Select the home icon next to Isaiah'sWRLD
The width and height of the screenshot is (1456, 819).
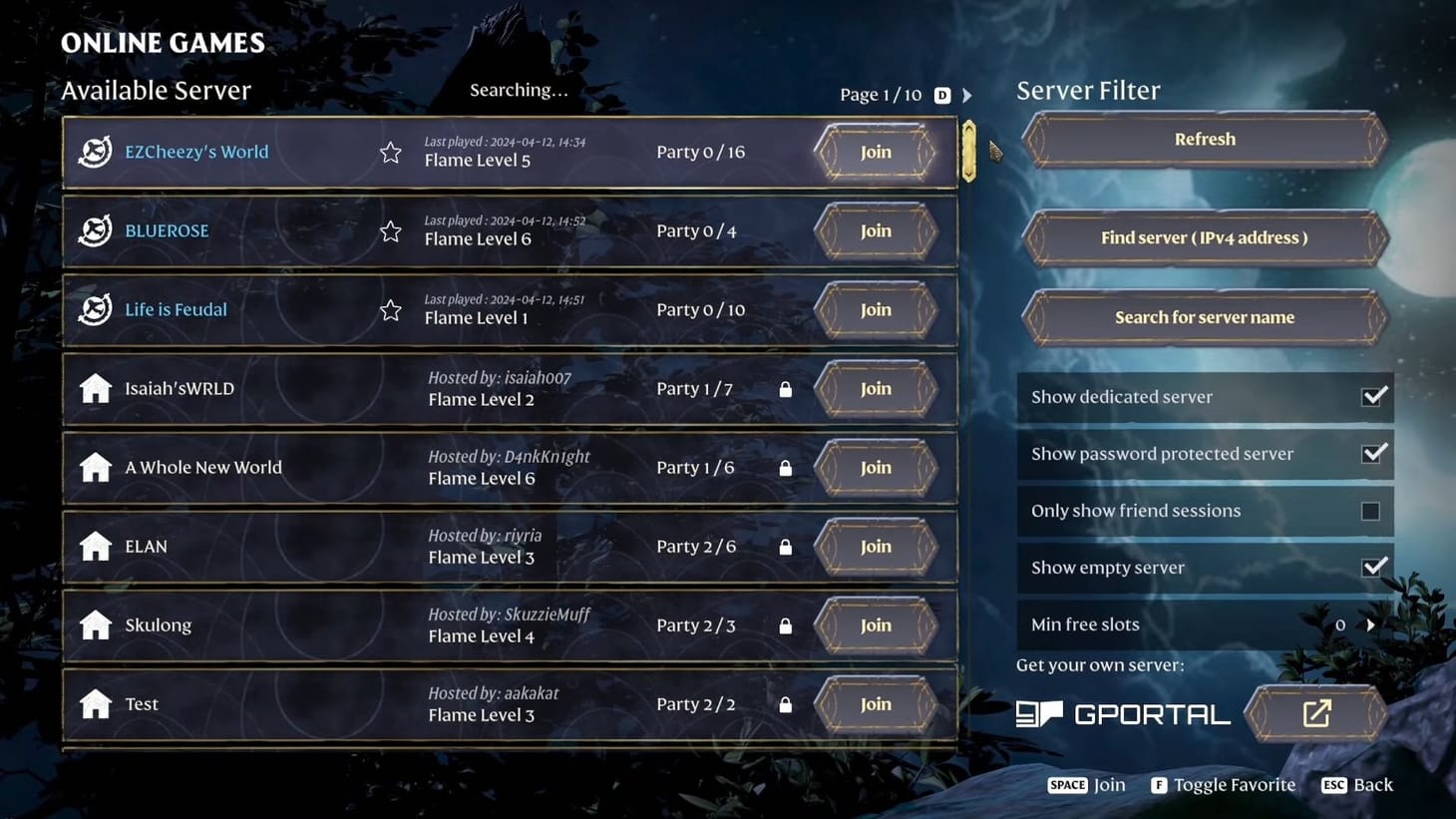94,388
